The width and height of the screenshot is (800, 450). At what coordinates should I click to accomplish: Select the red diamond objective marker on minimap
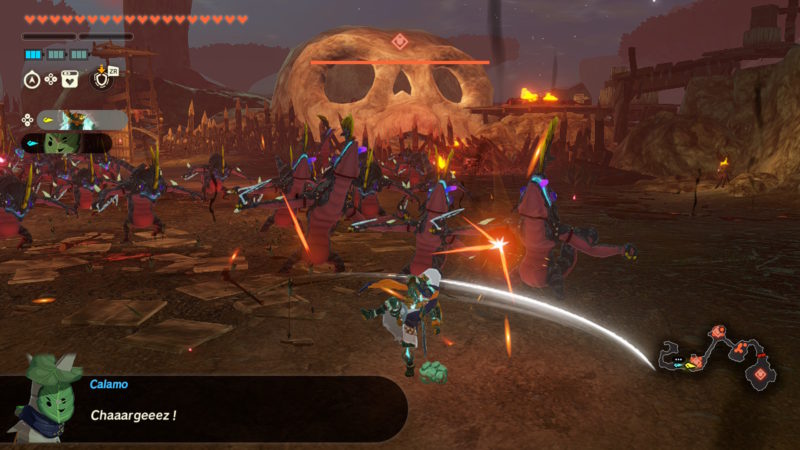pyautogui.click(x=760, y=374)
